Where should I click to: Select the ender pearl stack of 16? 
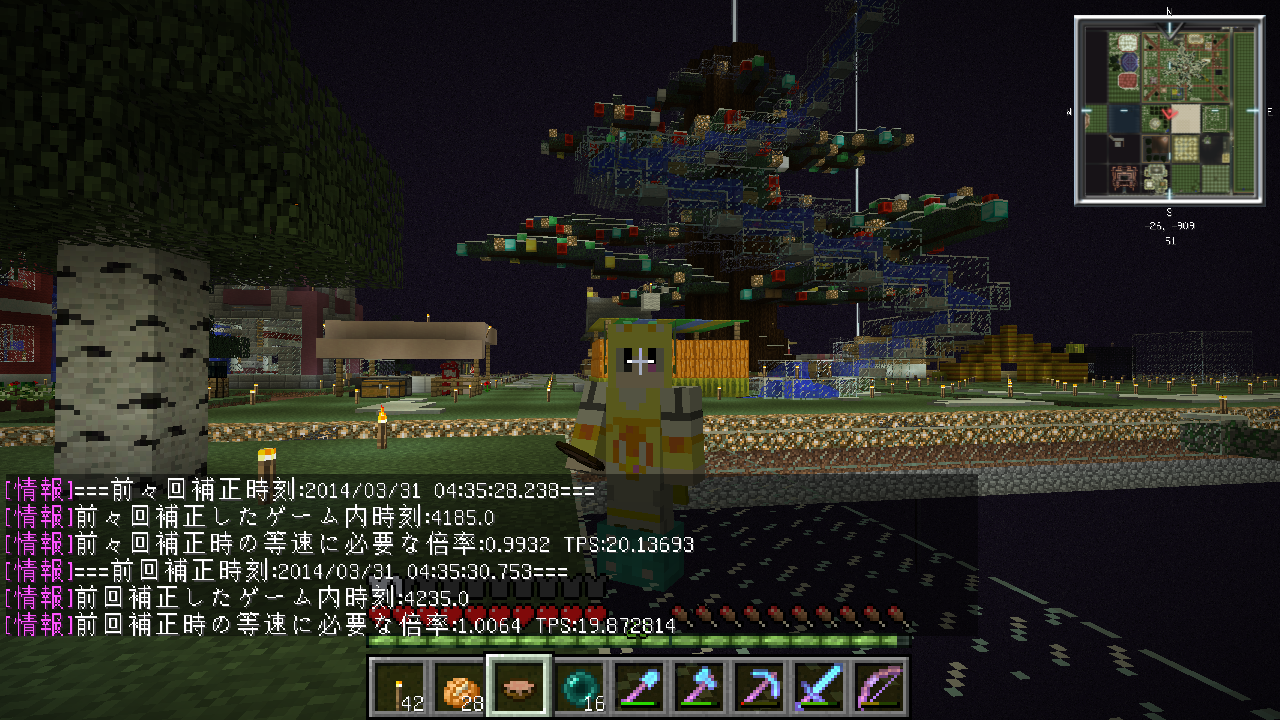(580, 685)
